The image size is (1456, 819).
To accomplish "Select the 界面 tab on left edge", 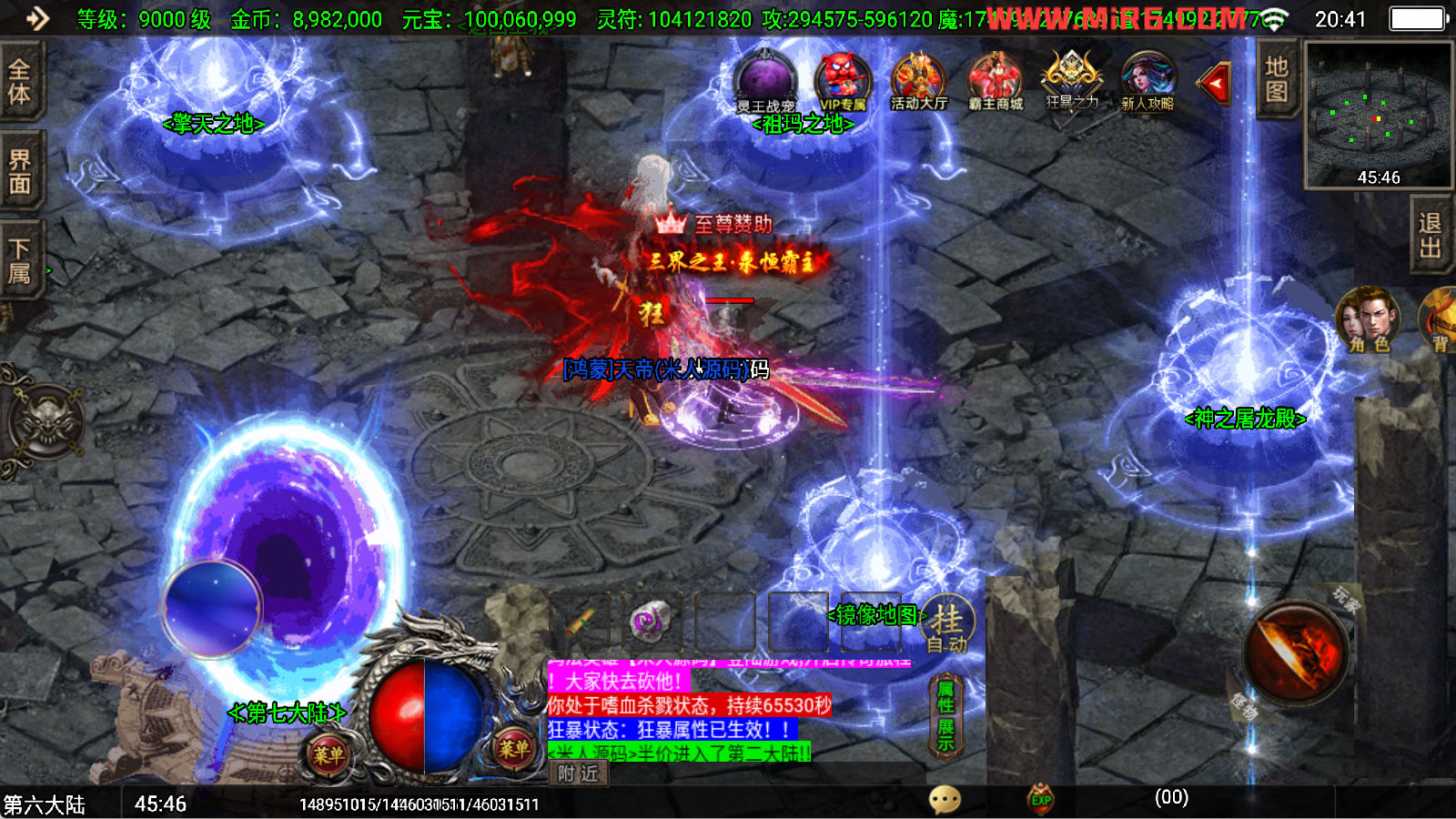I will pos(19,172).
